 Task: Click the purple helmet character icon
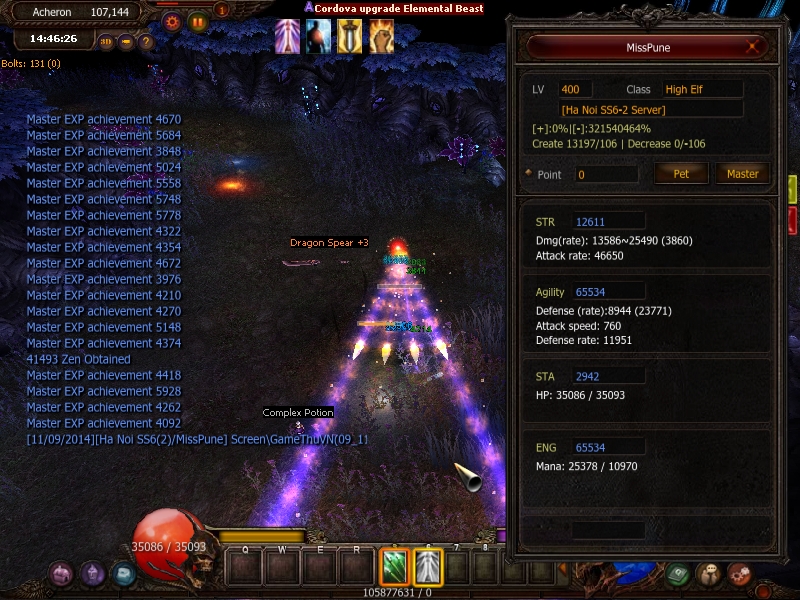coord(93,574)
